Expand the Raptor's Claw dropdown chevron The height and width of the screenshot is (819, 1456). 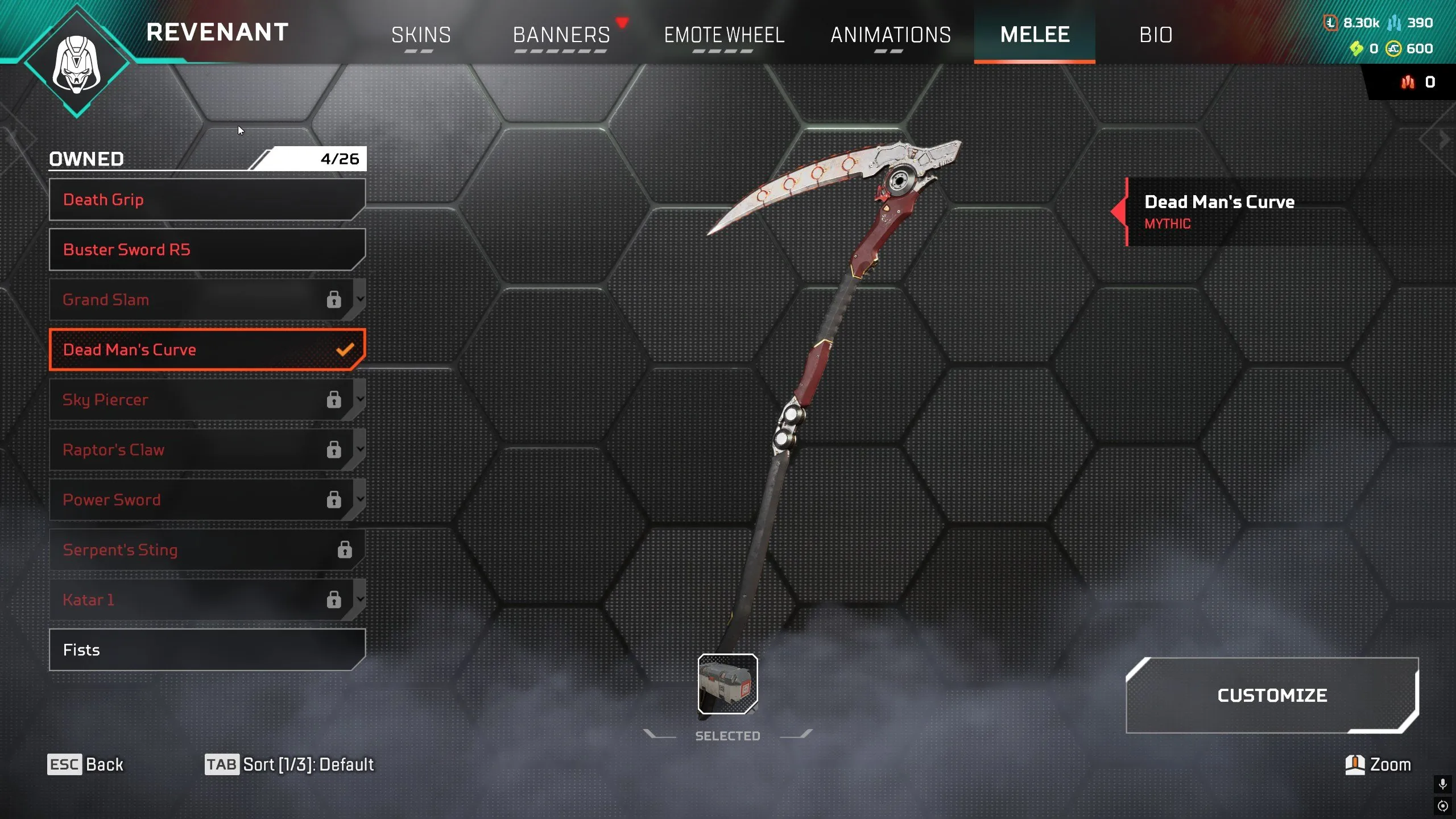point(360,450)
